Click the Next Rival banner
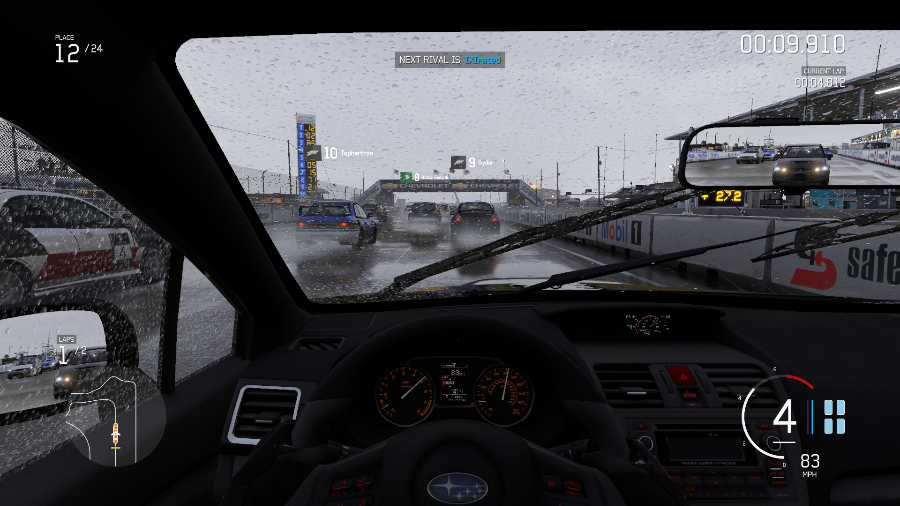900x506 pixels. pyautogui.click(x=450, y=60)
